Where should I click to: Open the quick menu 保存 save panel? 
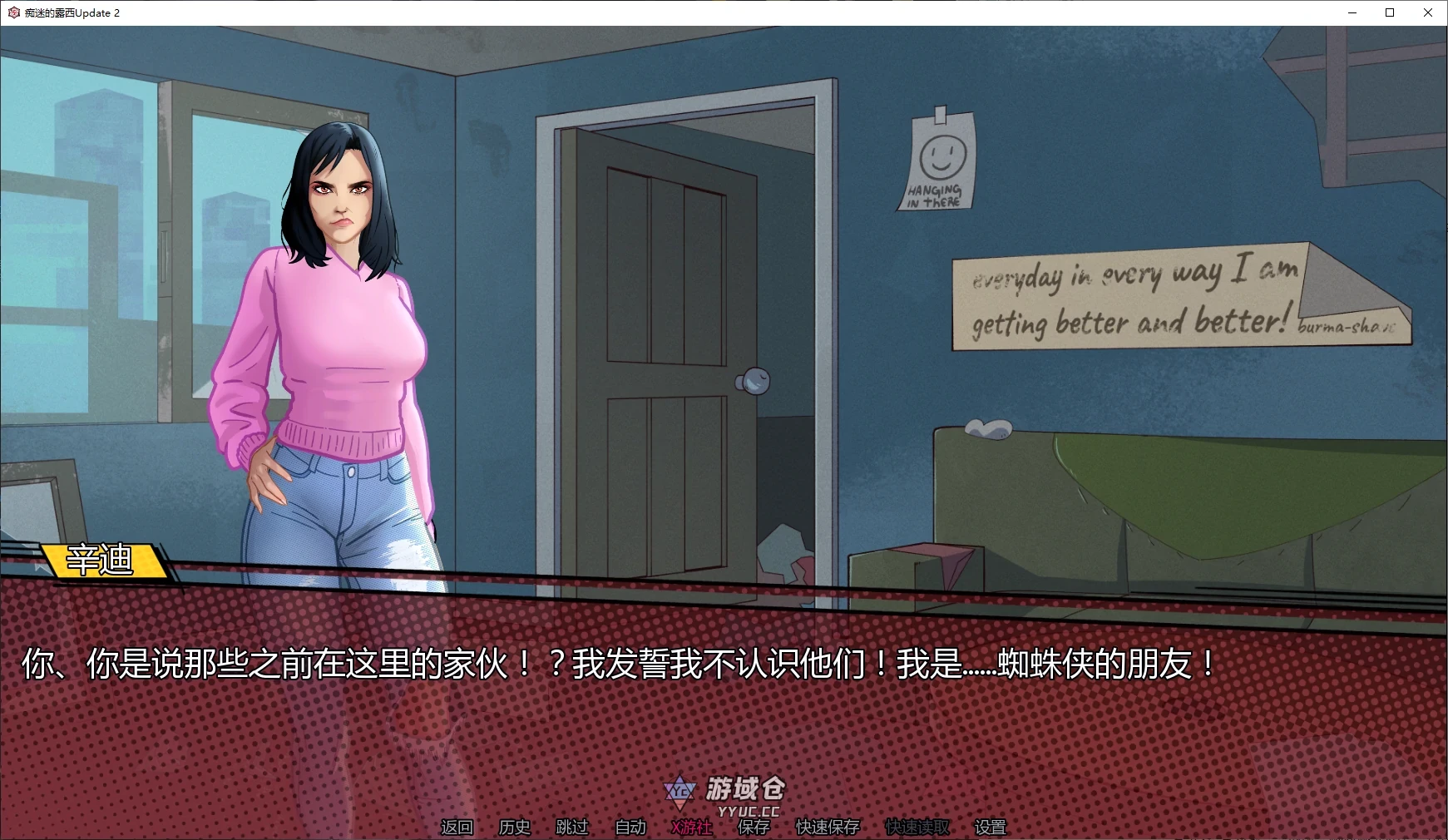tap(754, 828)
